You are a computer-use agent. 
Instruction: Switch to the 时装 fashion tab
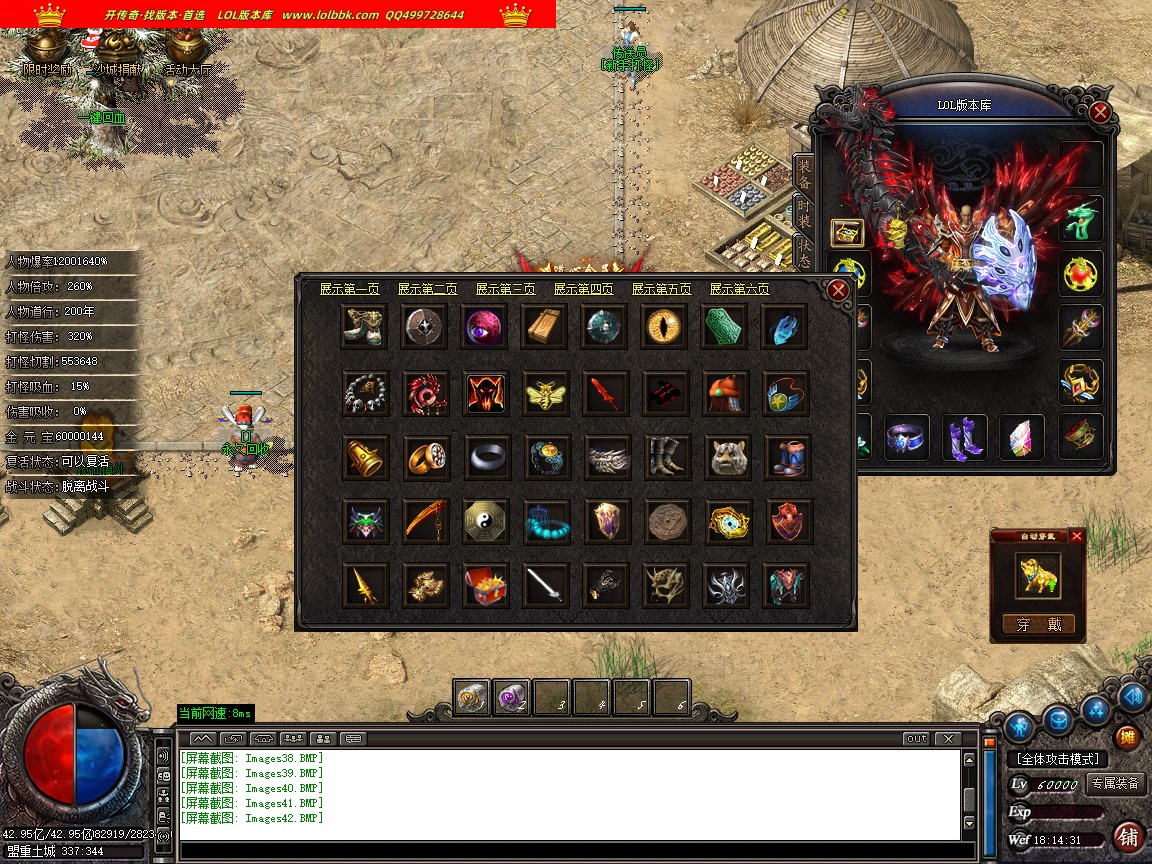click(x=803, y=213)
